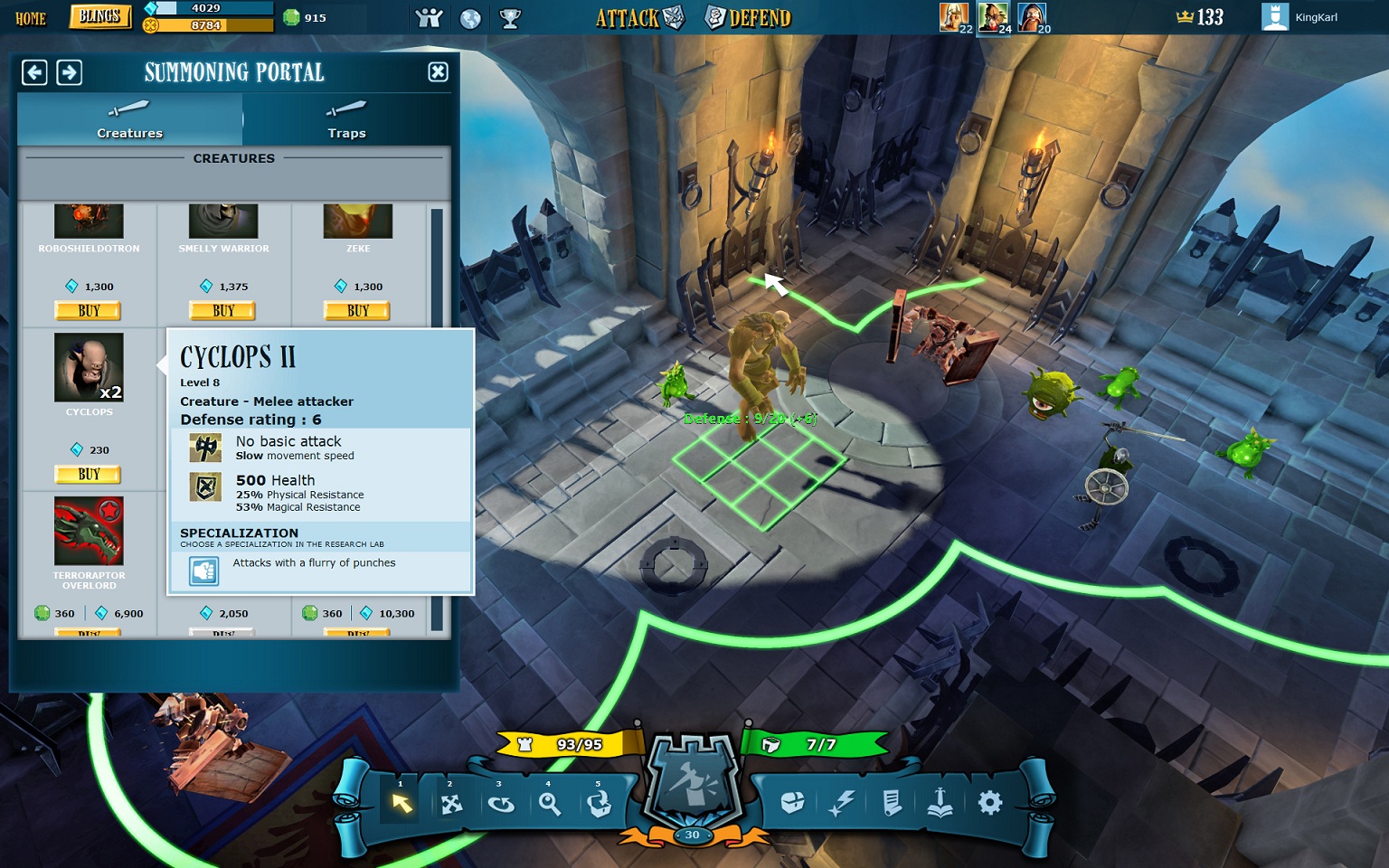
Task: Close the Summoning Portal window
Action: pyautogui.click(x=438, y=72)
